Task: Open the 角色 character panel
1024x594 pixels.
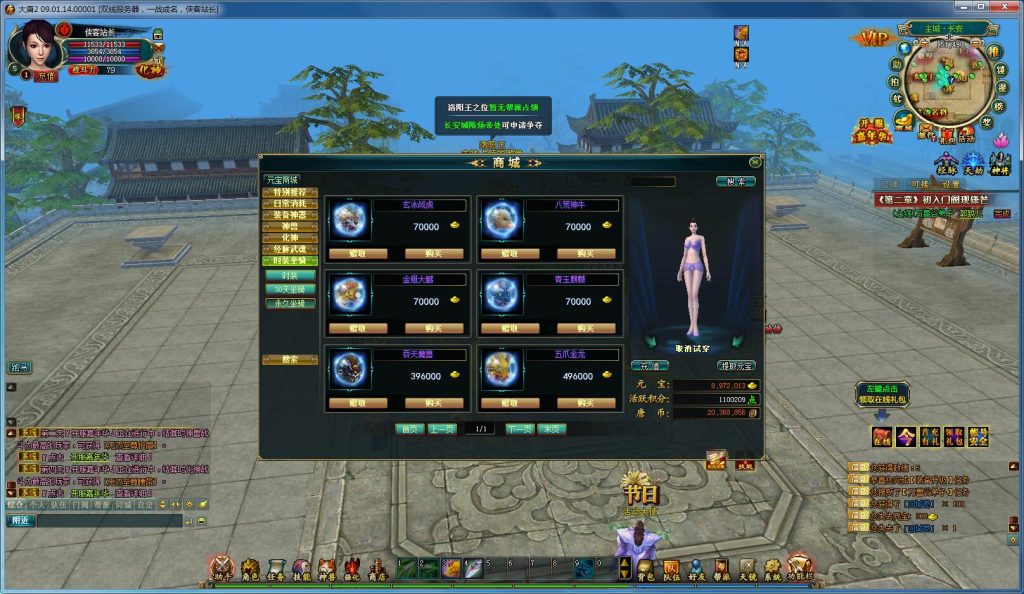Action: (250, 570)
